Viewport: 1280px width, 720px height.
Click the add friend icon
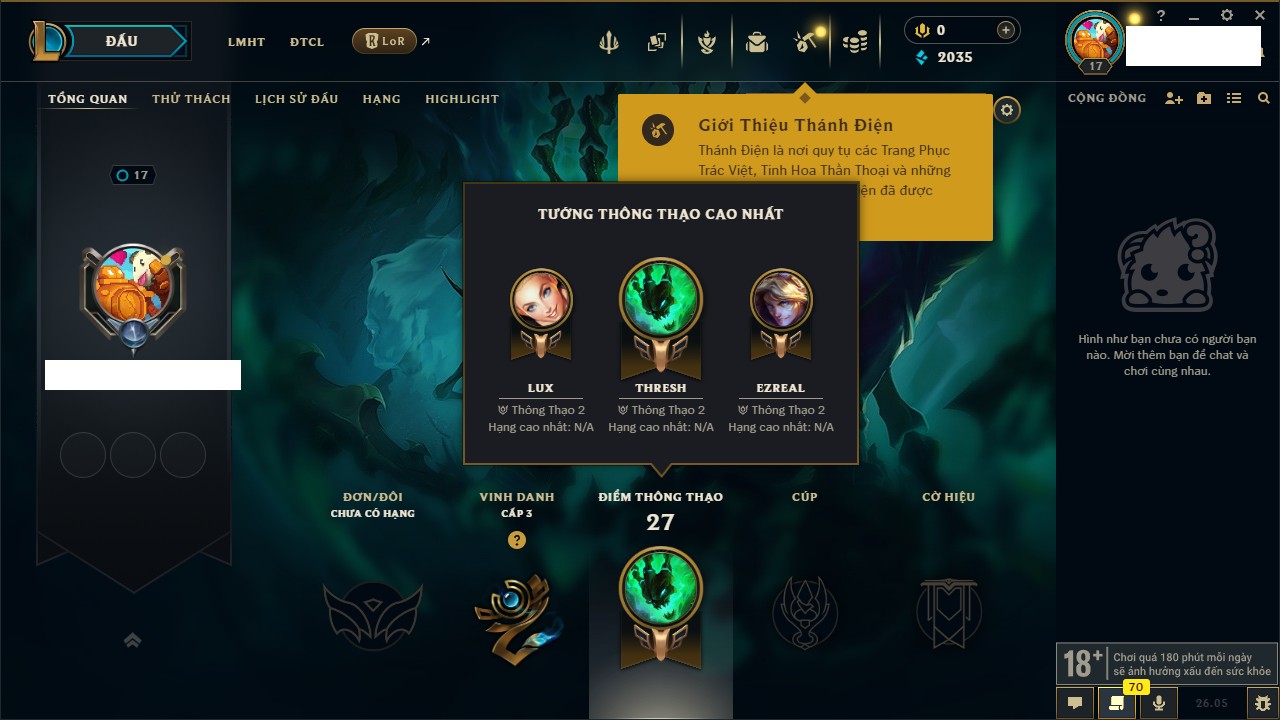(1174, 98)
